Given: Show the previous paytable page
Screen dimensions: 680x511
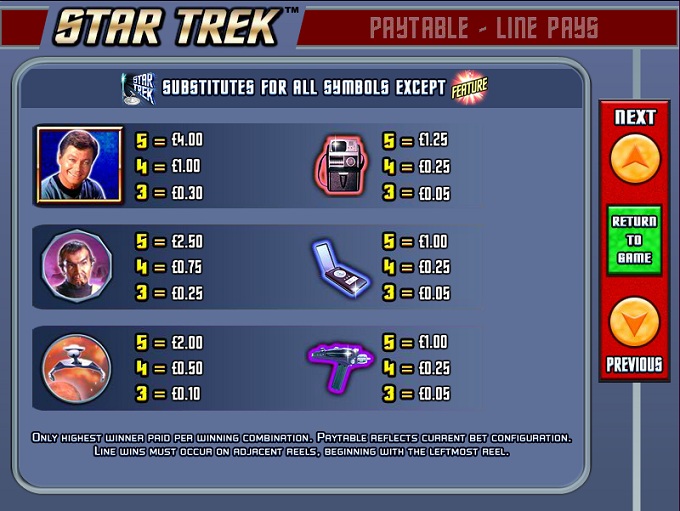Looking at the screenshot, I should point(634,323).
